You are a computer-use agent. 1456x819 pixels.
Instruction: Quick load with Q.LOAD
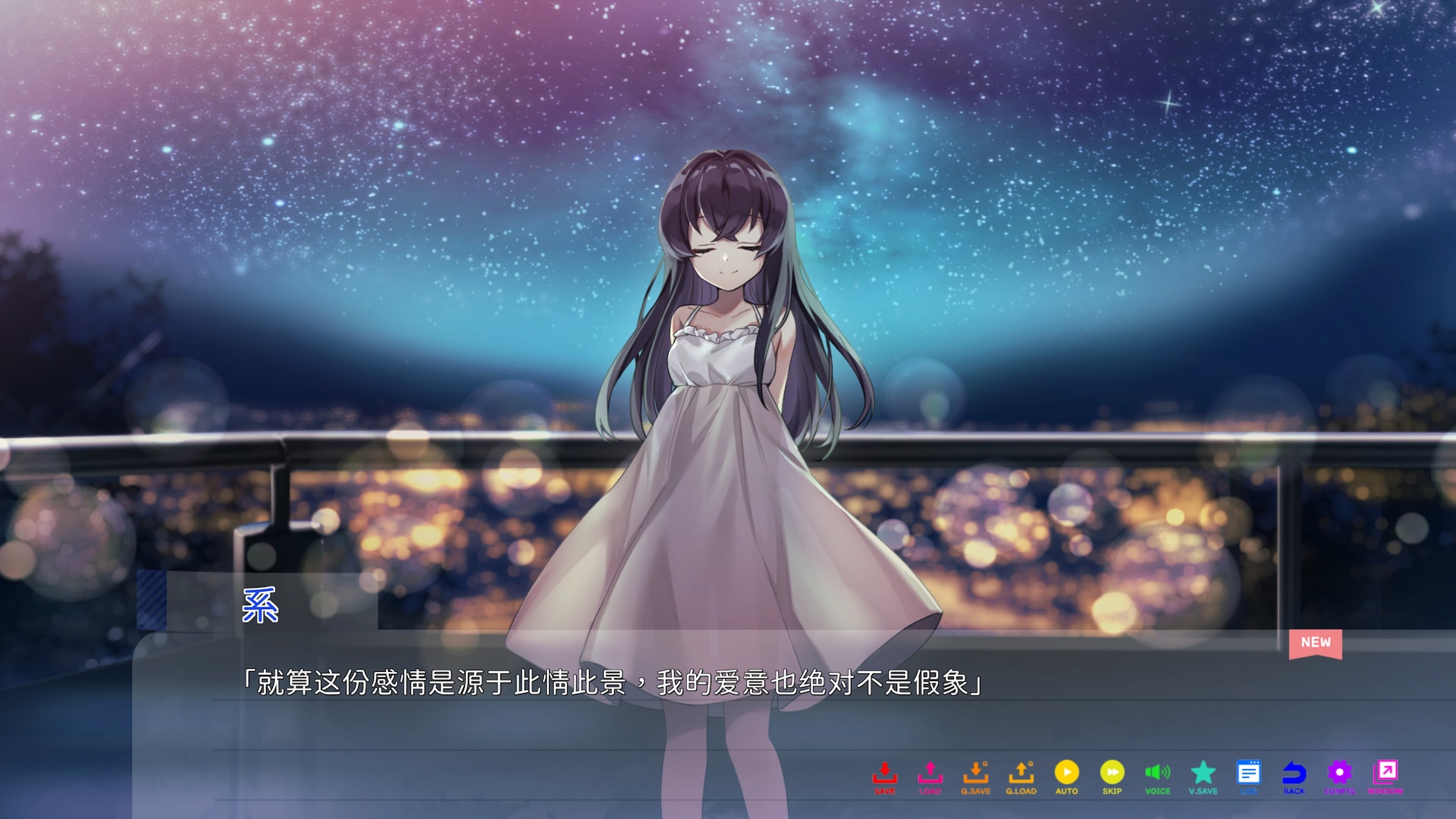(1021, 776)
